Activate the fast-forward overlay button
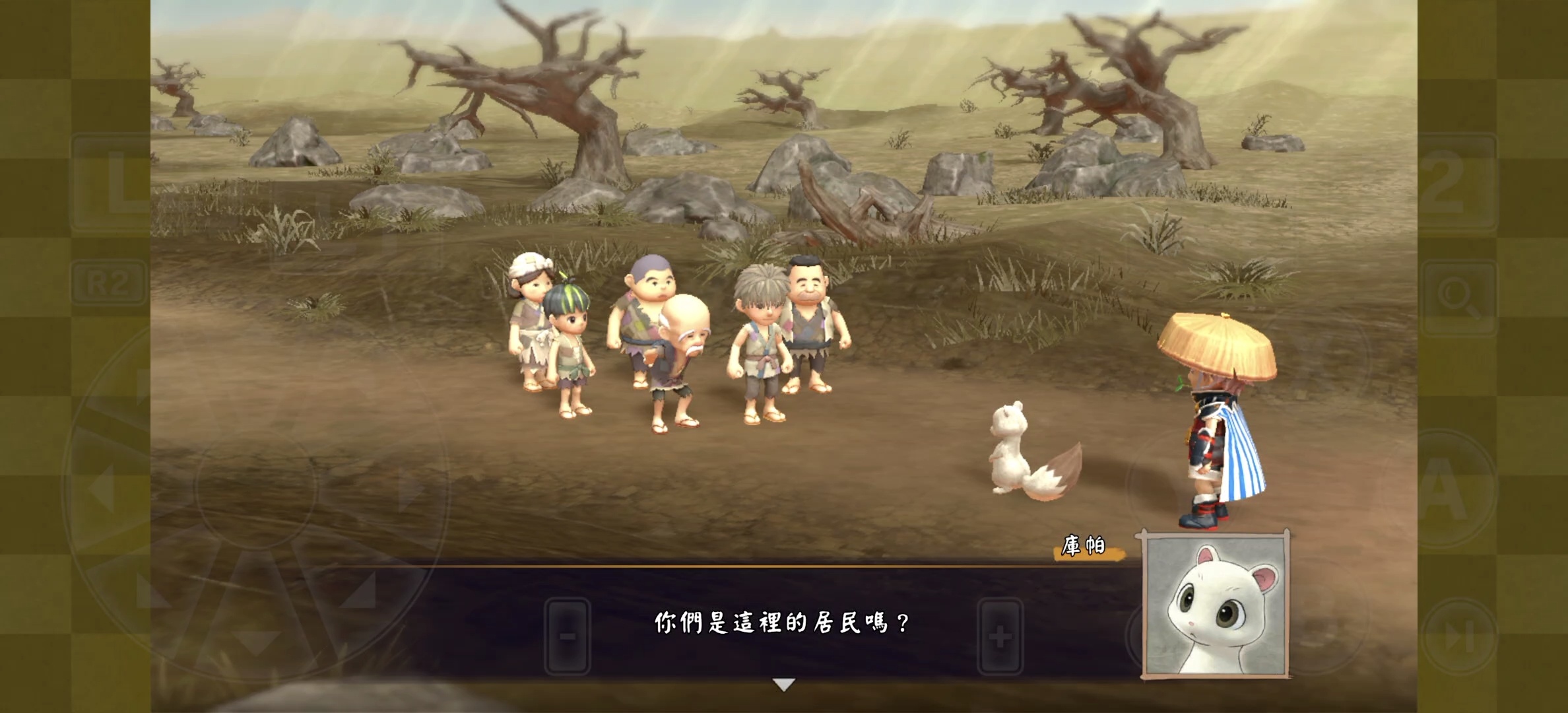 tap(1458, 638)
